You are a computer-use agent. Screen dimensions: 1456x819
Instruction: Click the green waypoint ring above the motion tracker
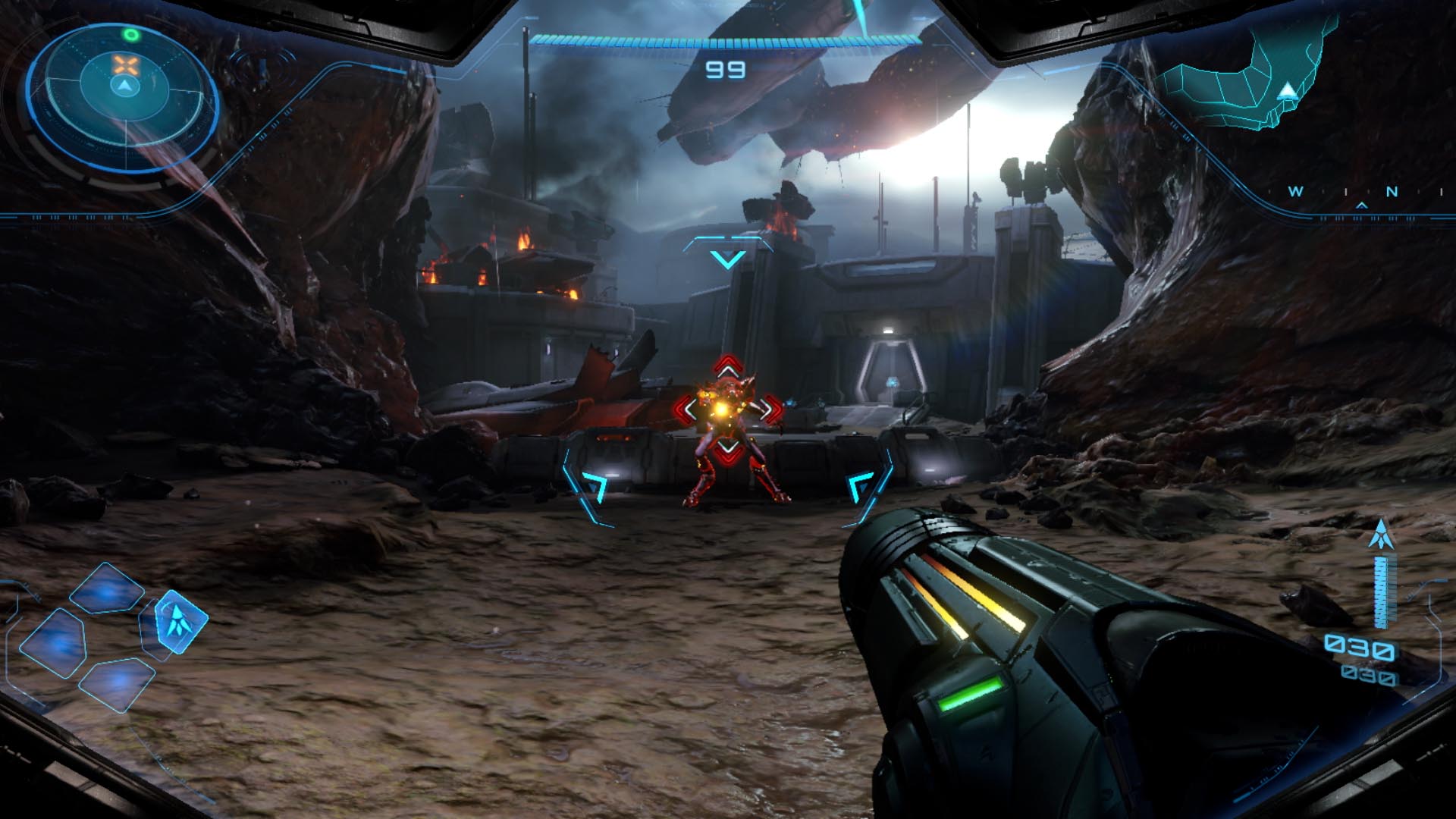(x=131, y=33)
